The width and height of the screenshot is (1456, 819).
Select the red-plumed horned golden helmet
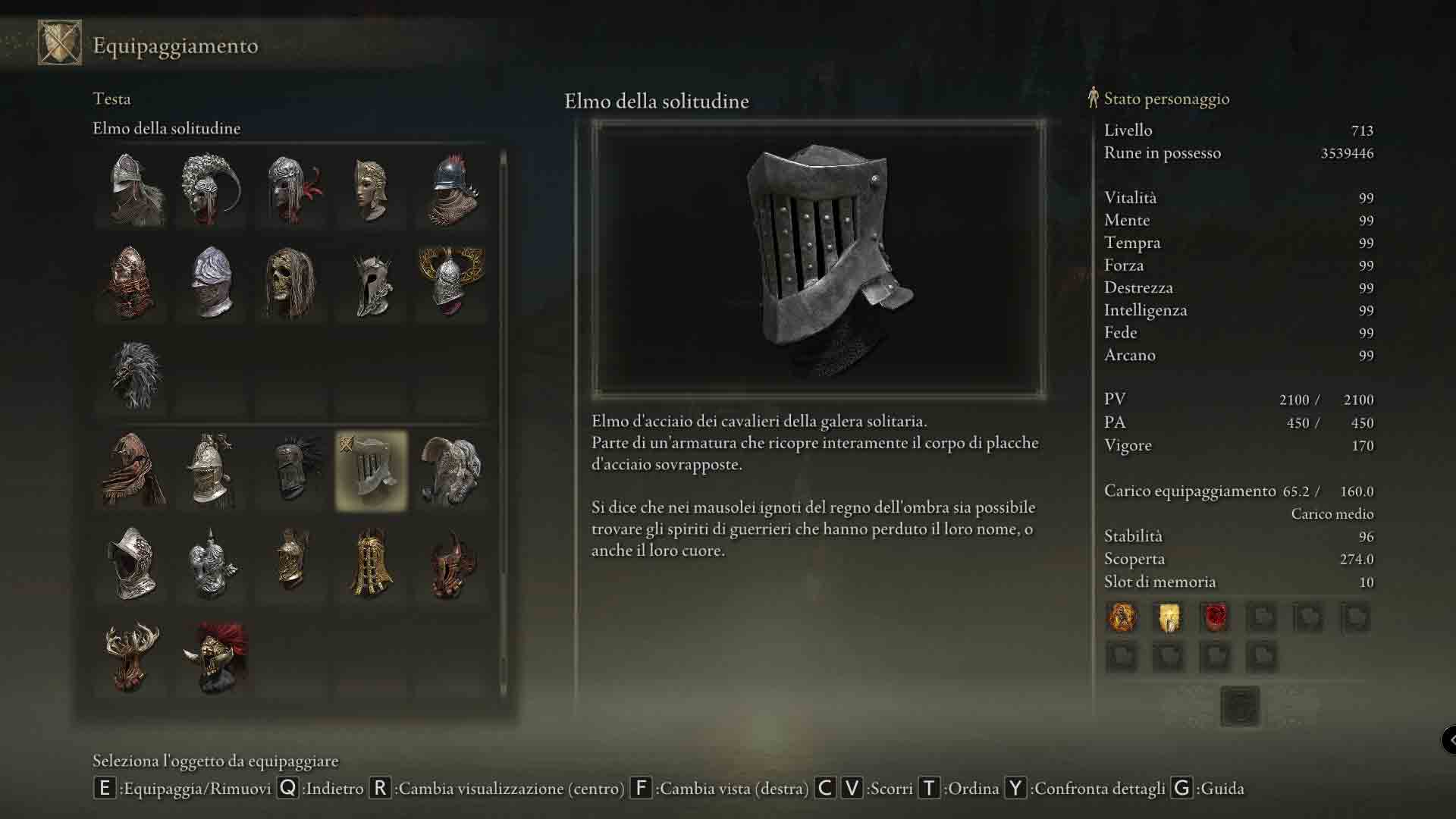(215, 657)
